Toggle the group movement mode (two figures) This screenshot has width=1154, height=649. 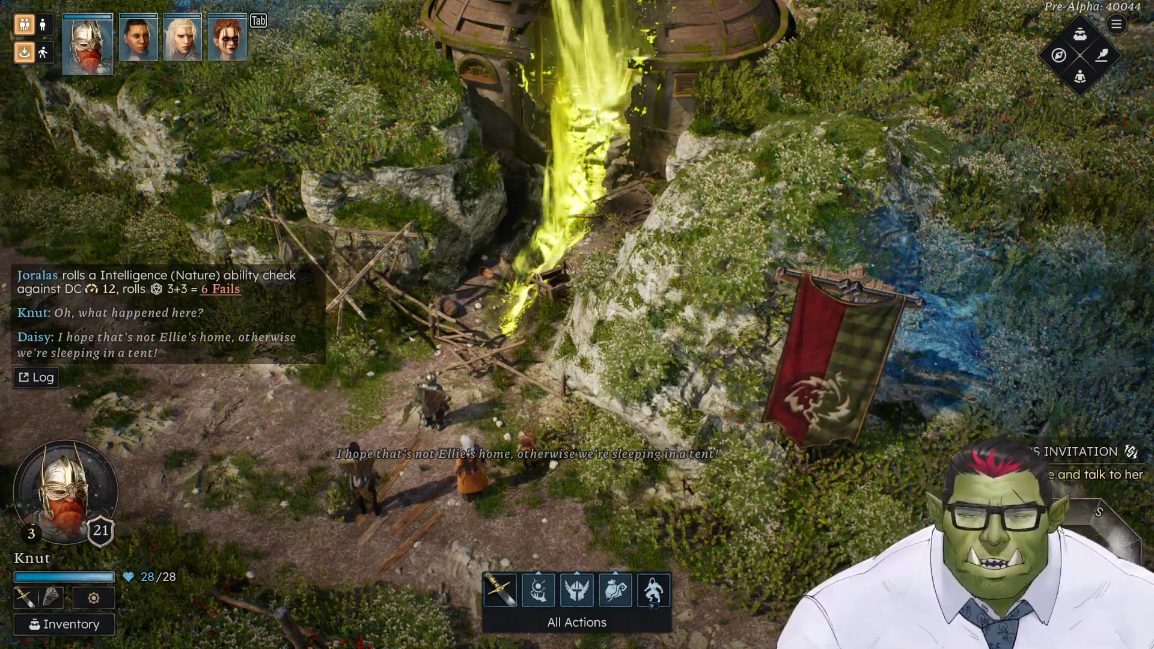(24, 25)
